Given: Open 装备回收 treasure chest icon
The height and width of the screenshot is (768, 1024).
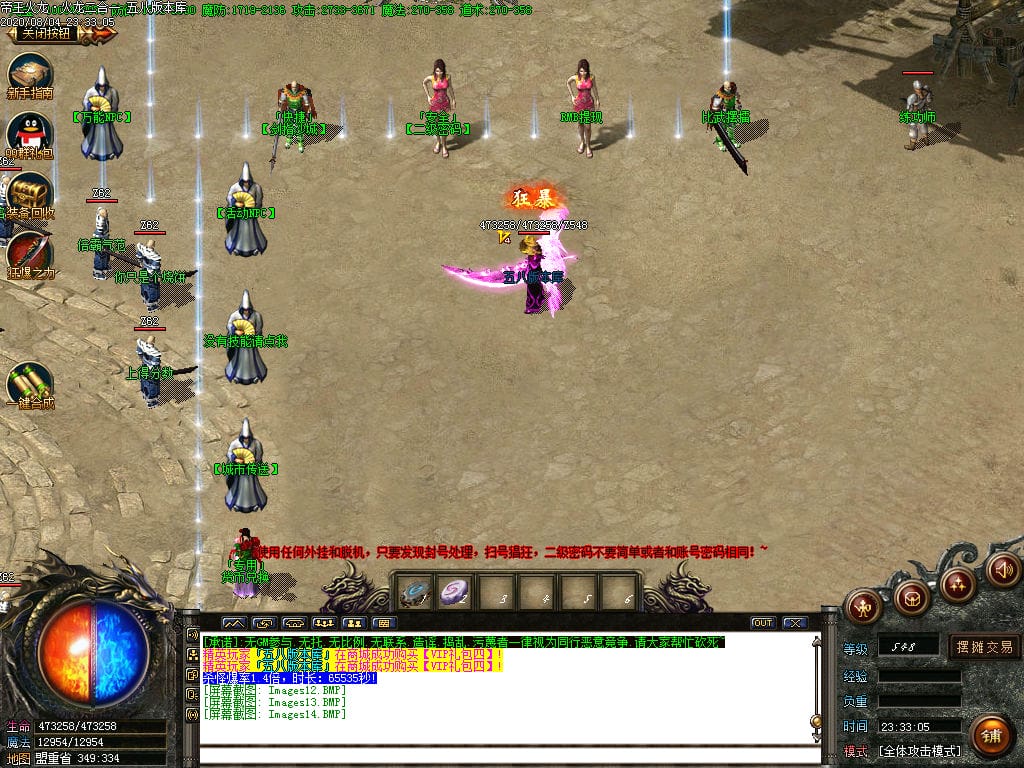Looking at the screenshot, I should 29,192.
